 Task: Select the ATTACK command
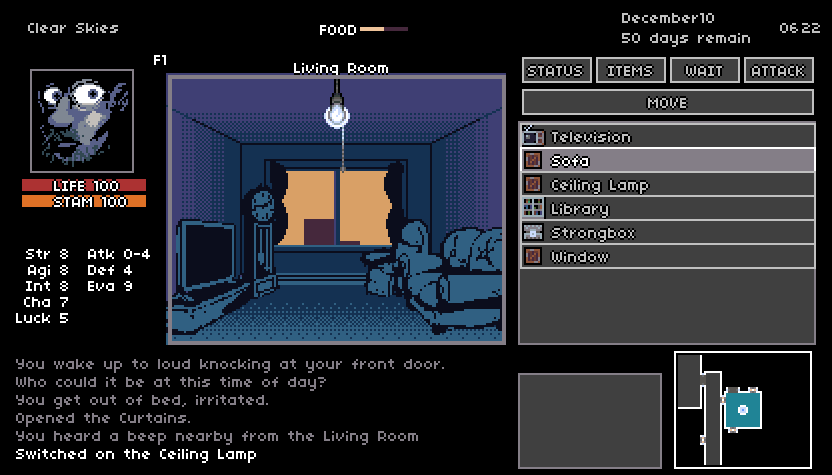click(778, 70)
